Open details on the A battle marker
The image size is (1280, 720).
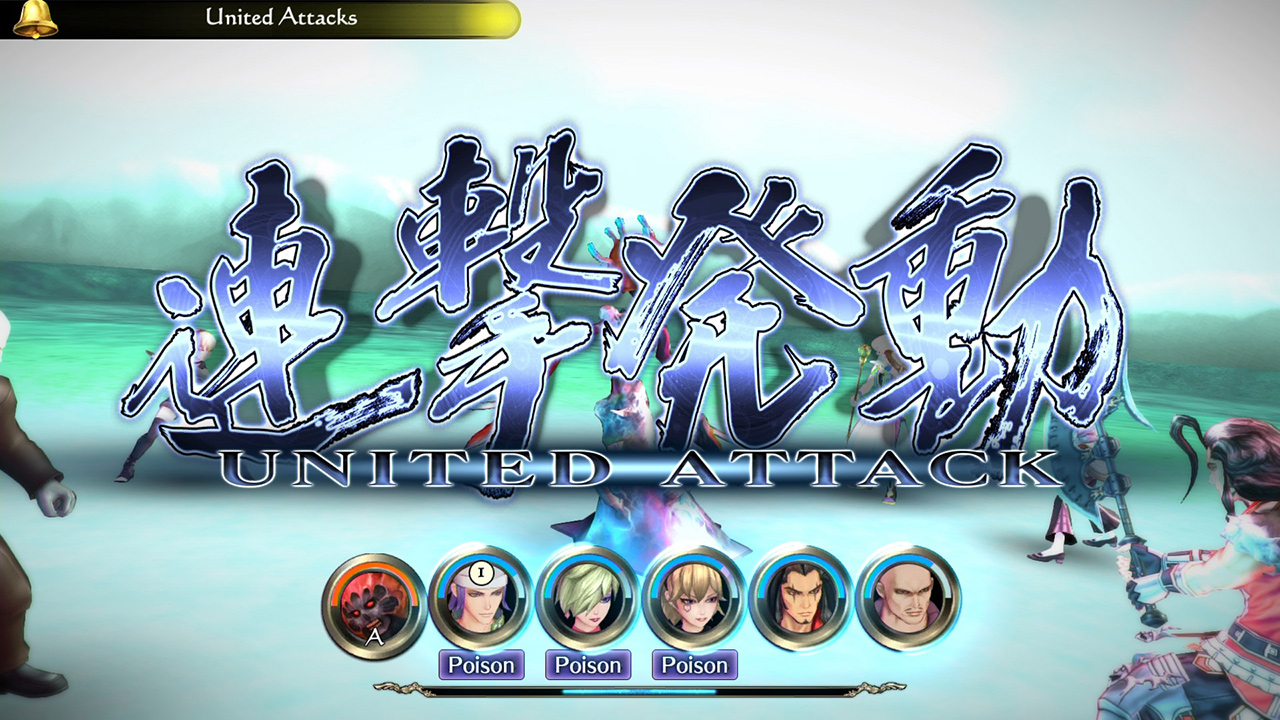pyautogui.click(x=373, y=635)
